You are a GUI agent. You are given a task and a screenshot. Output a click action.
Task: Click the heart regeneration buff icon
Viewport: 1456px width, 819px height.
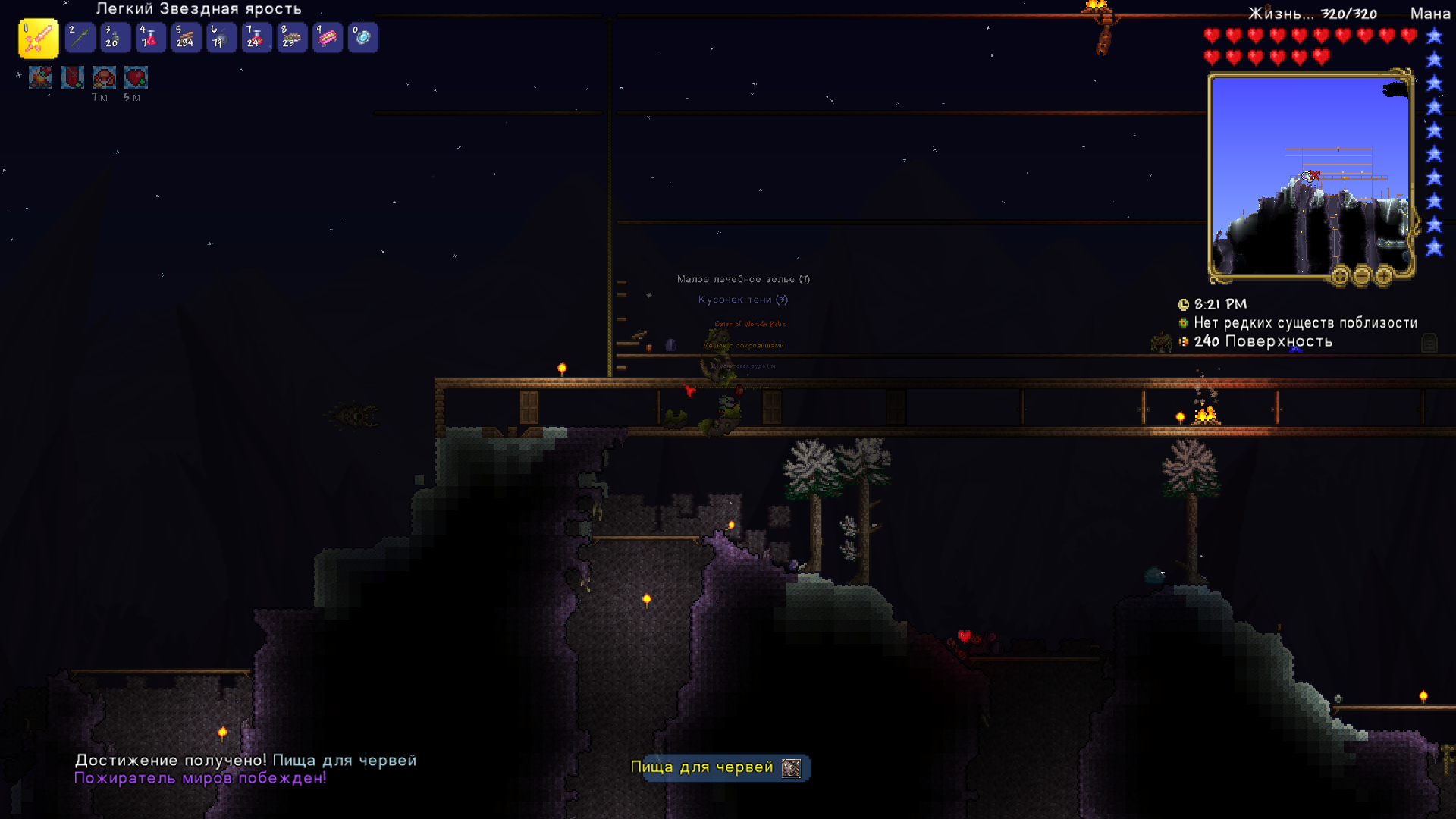[x=136, y=77]
